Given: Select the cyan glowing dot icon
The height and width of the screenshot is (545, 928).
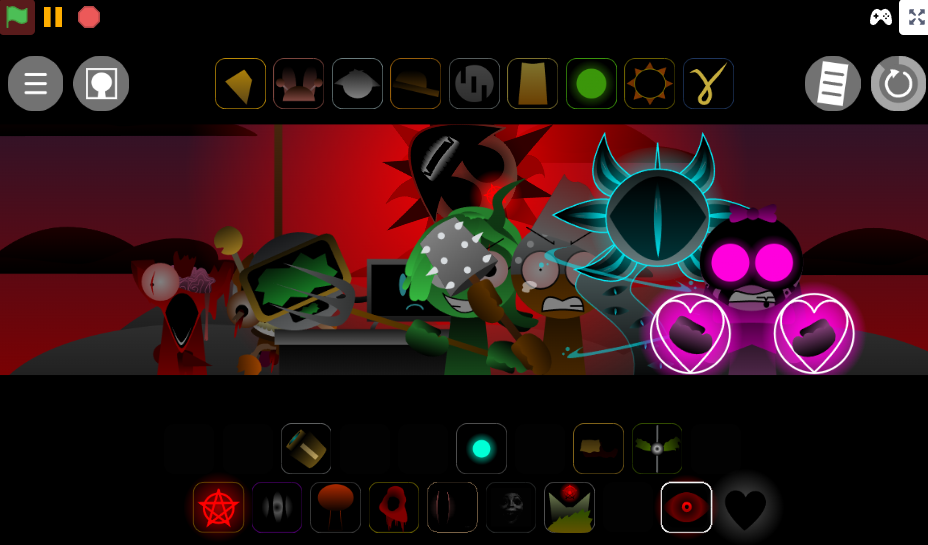Looking at the screenshot, I should point(481,448).
